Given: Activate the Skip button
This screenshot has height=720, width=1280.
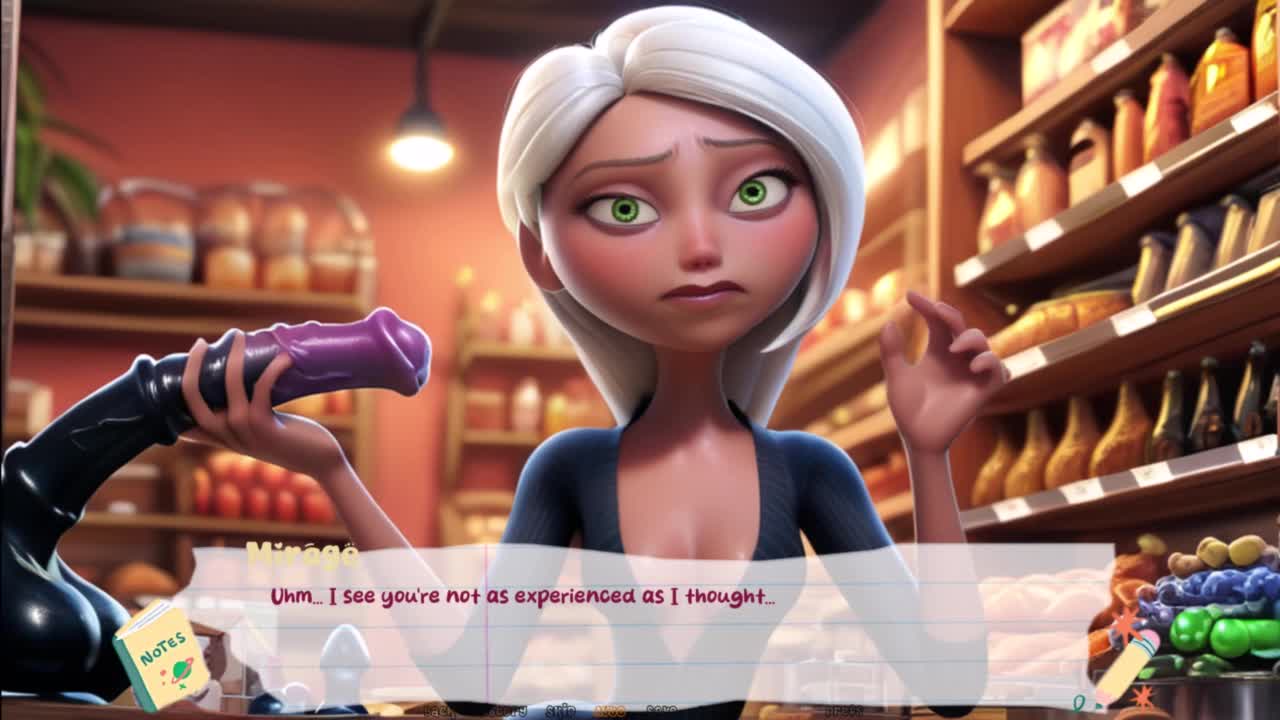Looking at the screenshot, I should (562, 710).
